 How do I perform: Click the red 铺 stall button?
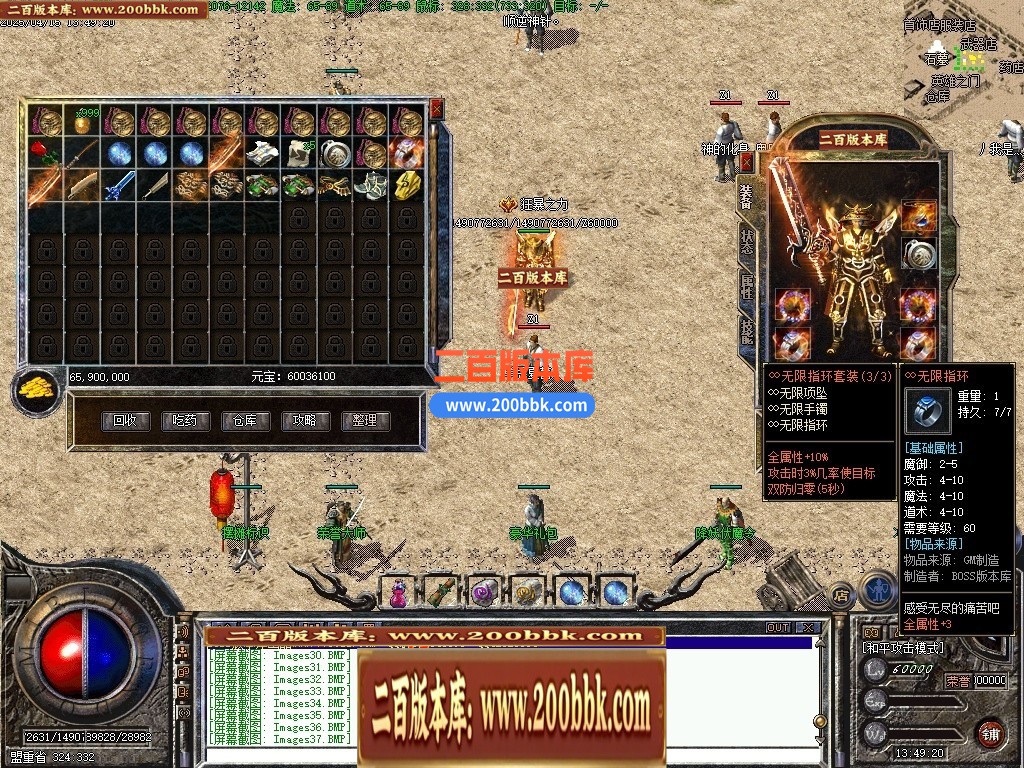click(x=990, y=733)
